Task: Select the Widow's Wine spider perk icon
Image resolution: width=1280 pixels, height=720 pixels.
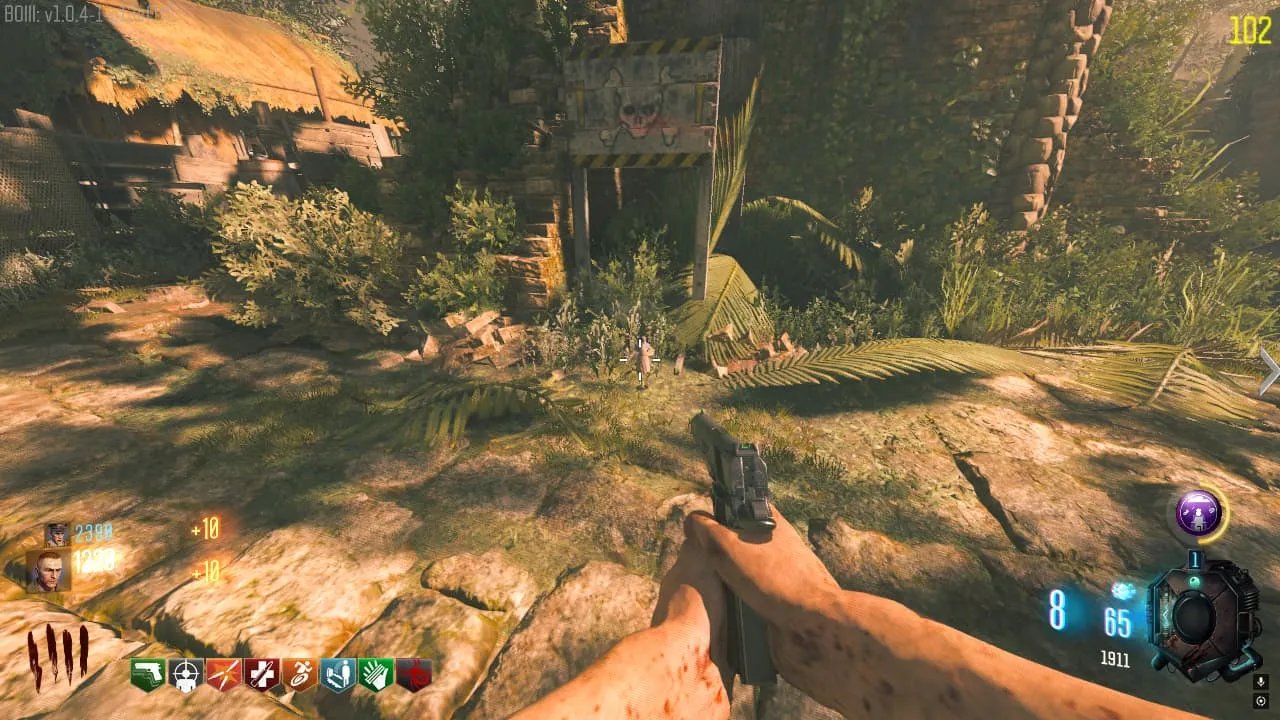Action: [413, 675]
